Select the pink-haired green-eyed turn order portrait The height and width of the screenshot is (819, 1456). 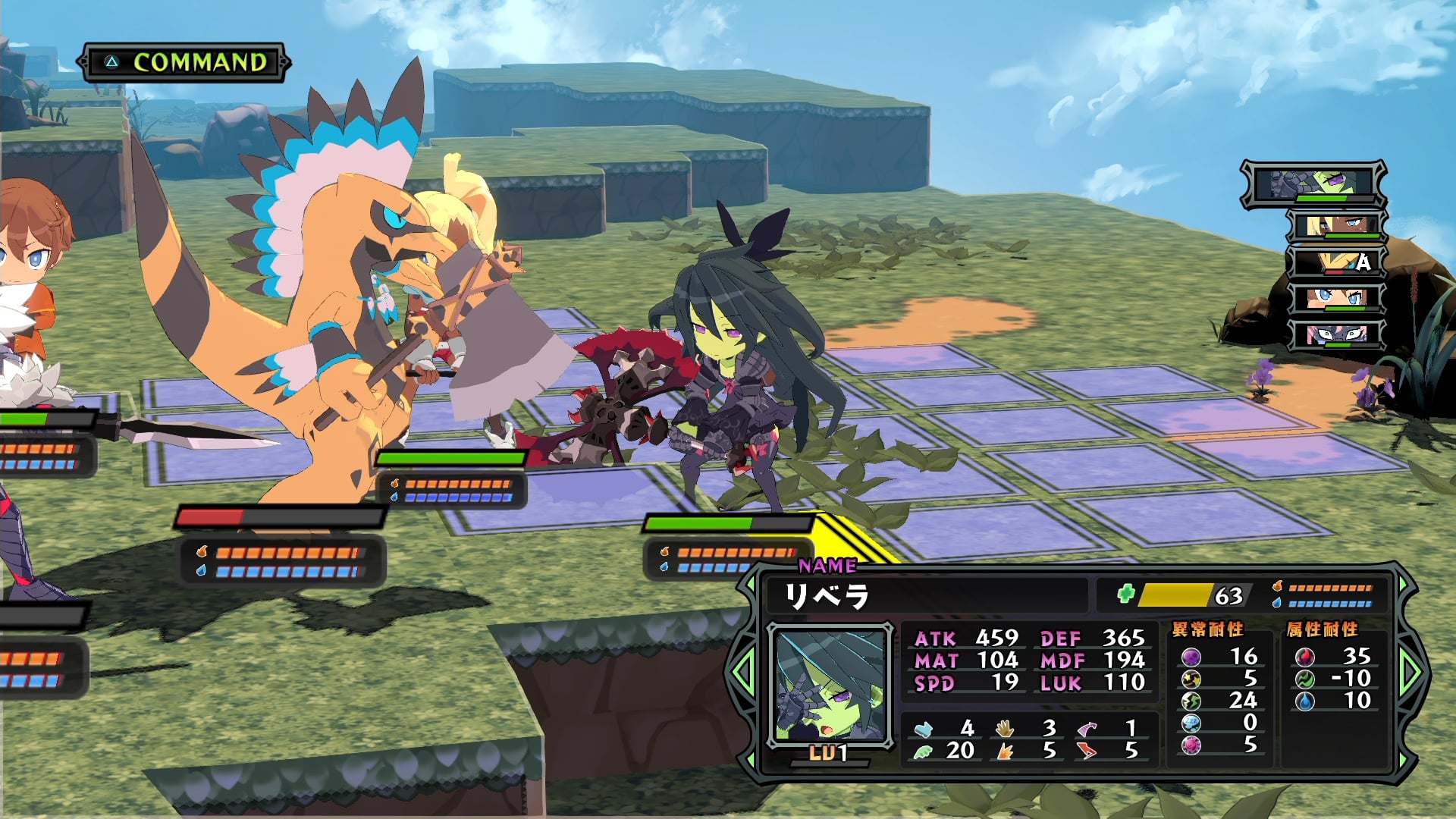coord(1336,334)
